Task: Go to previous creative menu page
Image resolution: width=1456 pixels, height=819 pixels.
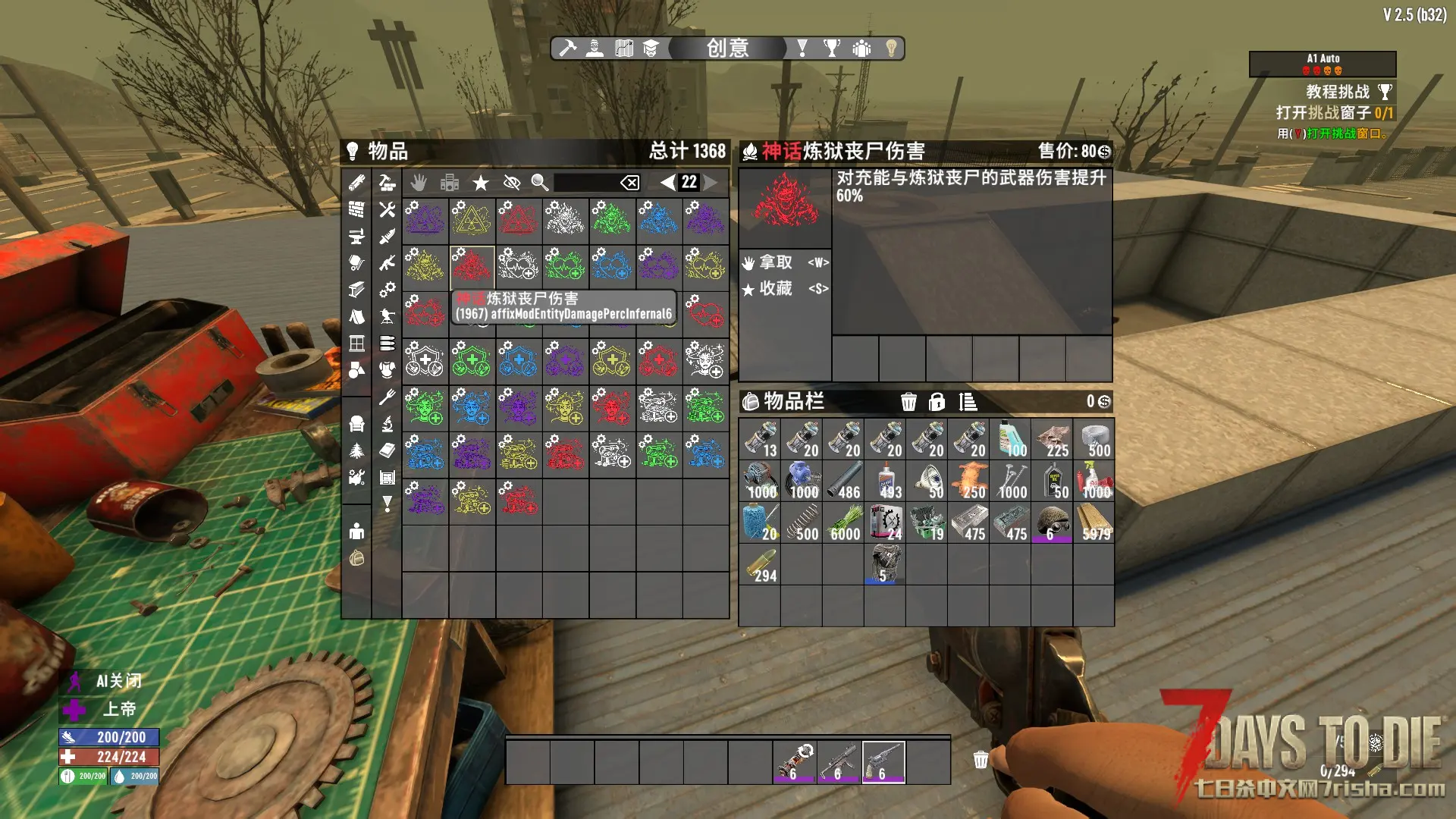Action: (667, 182)
